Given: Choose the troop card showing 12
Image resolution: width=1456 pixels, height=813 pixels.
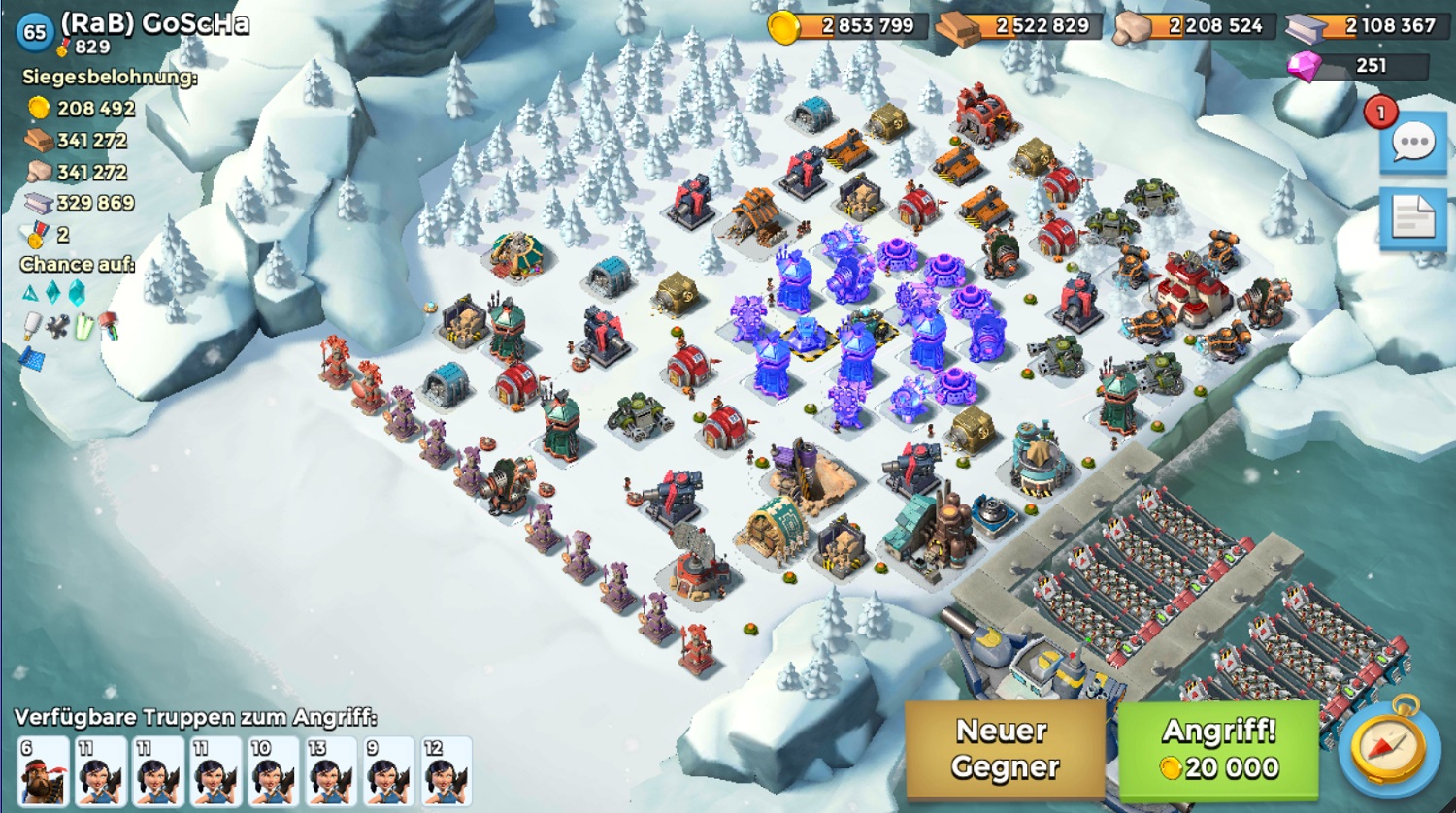Looking at the screenshot, I should click(446, 771).
